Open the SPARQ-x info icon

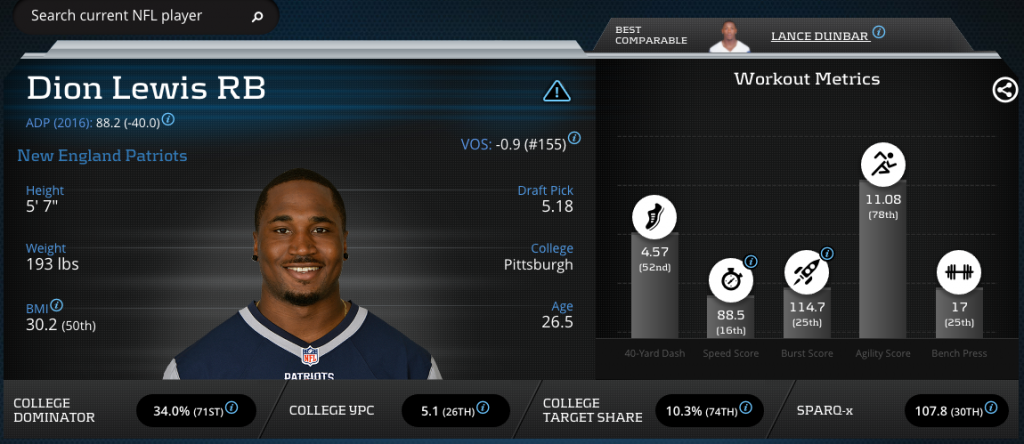point(990,408)
